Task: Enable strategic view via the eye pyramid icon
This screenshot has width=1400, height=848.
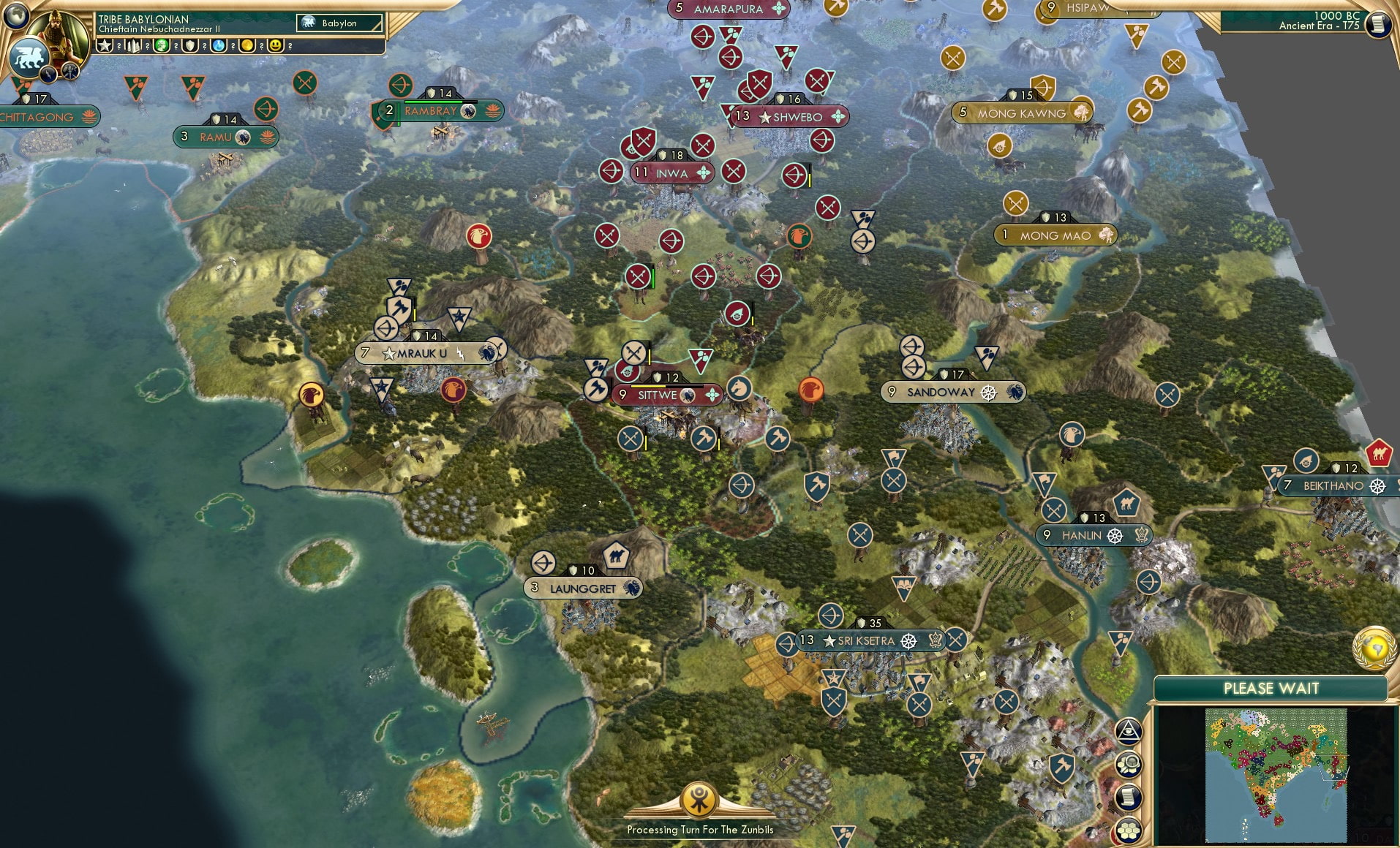Action: tap(1129, 729)
